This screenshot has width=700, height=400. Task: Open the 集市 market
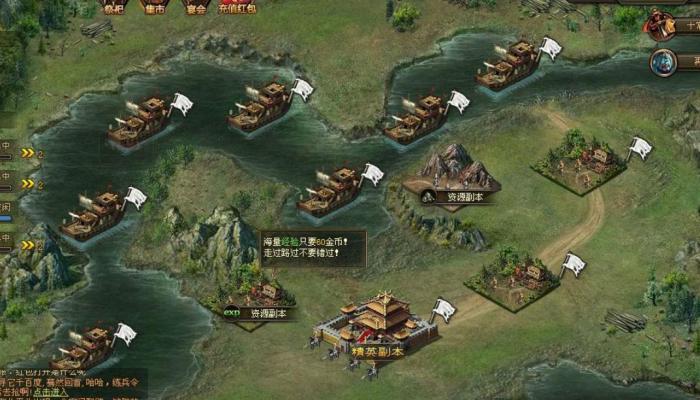click(154, 7)
